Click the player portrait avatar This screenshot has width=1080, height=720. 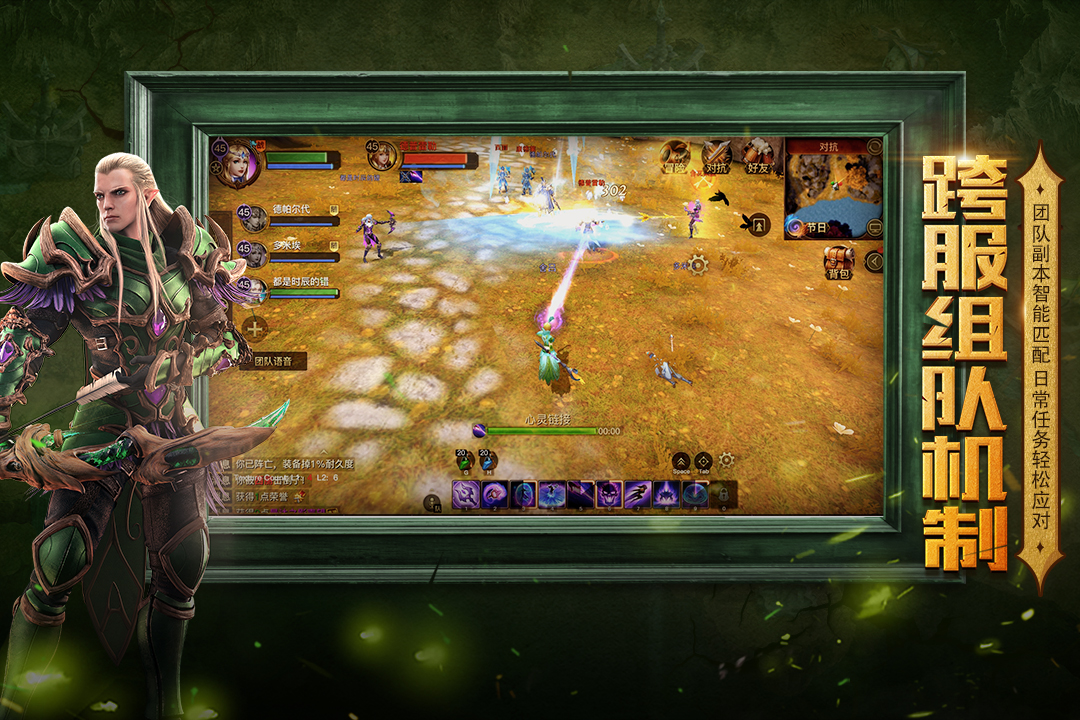pos(238,162)
